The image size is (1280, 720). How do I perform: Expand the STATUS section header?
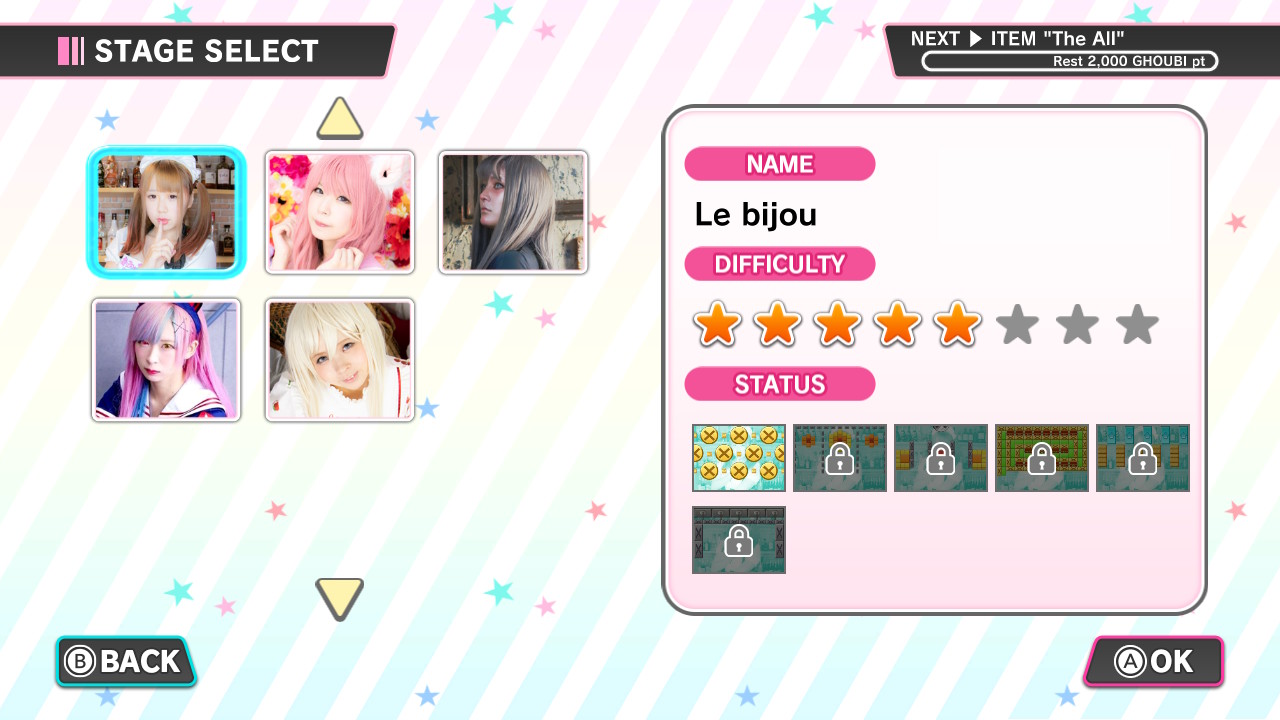click(780, 384)
